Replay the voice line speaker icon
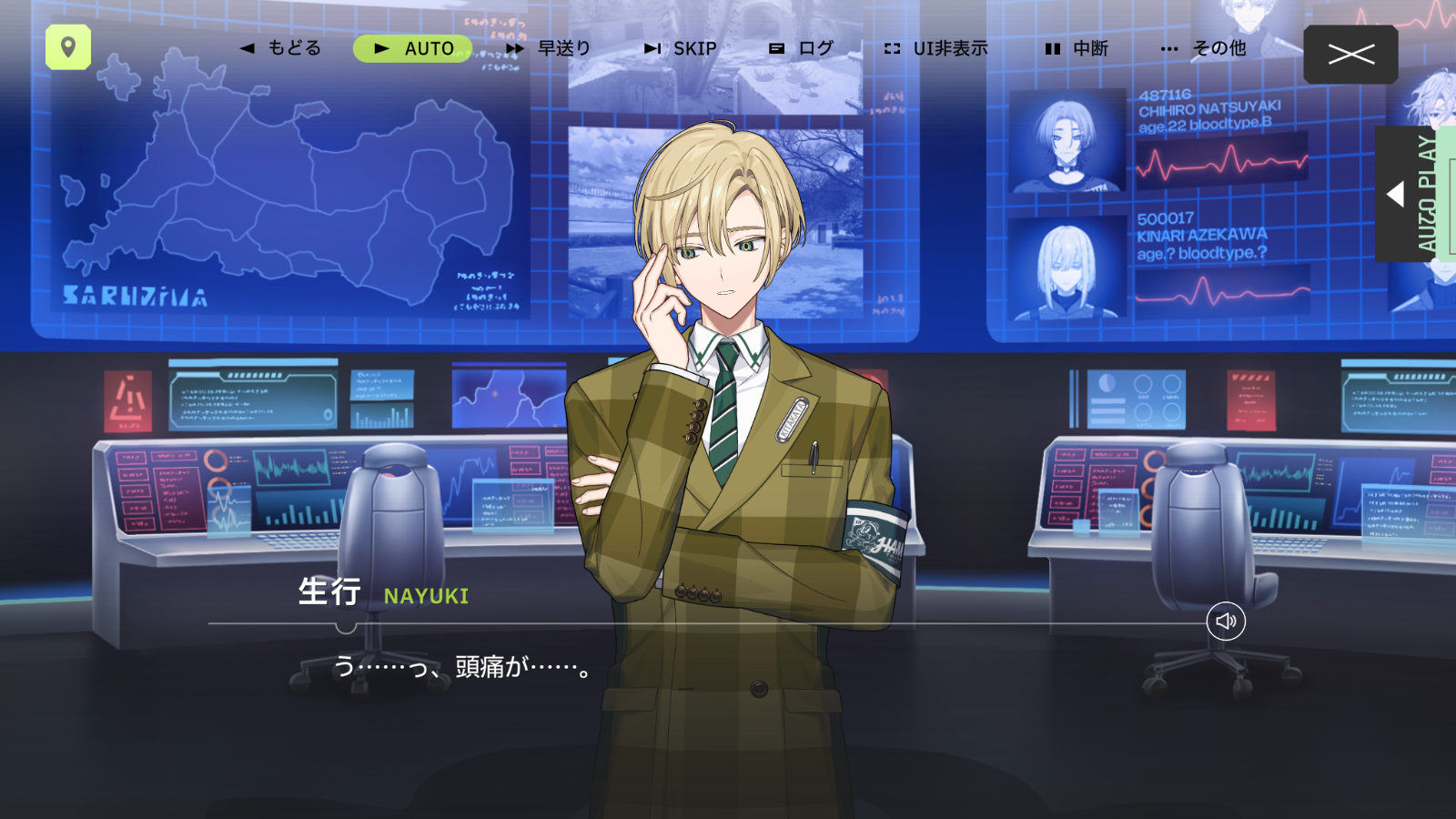Viewport: 1456px width, 819px height. pos(1226,622)
